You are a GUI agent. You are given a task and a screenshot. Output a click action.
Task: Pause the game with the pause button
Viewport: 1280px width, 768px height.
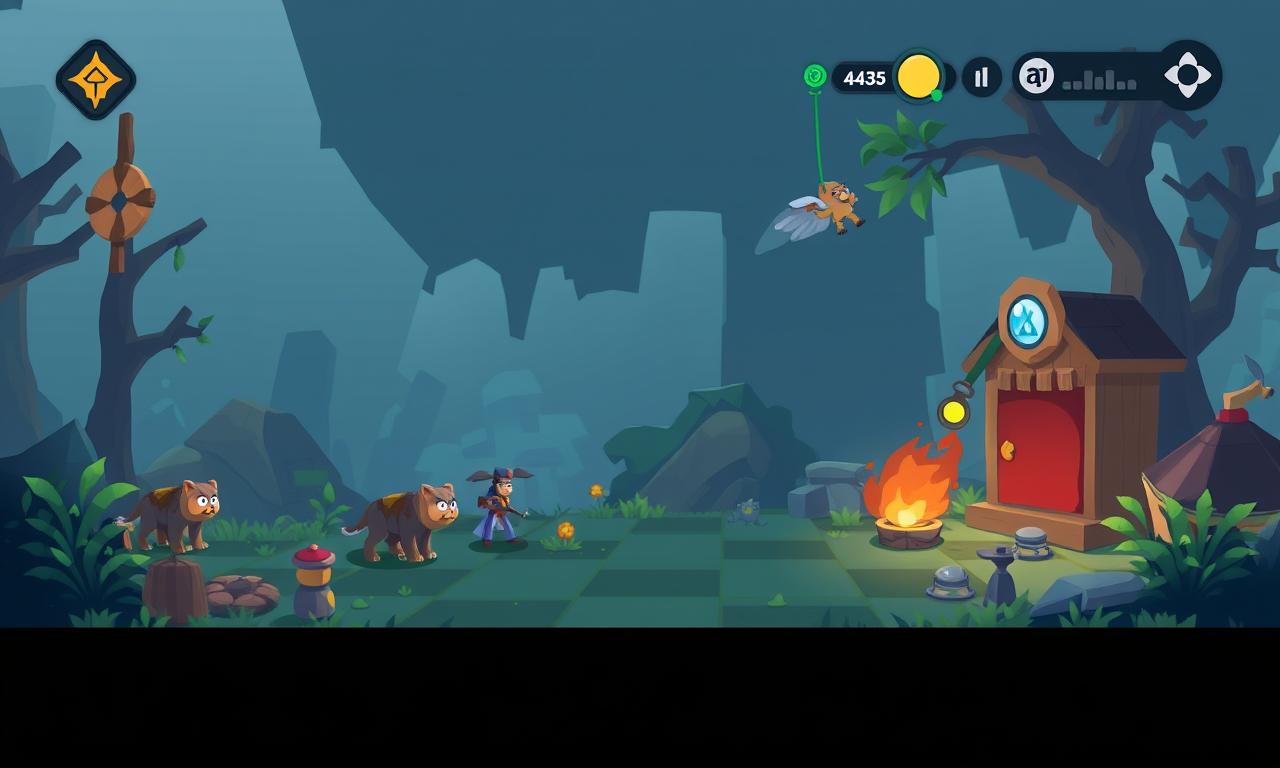click(982, 77)
